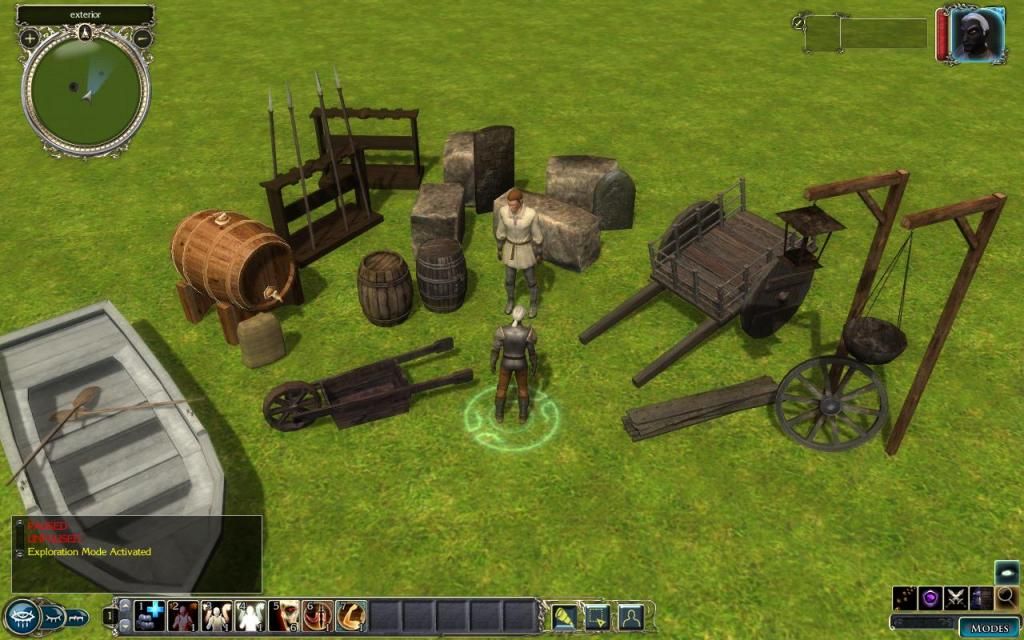This screenshot has width=1024, height=640.
Task: Zoom out the minimap with minus button
Action: [142, 38]
